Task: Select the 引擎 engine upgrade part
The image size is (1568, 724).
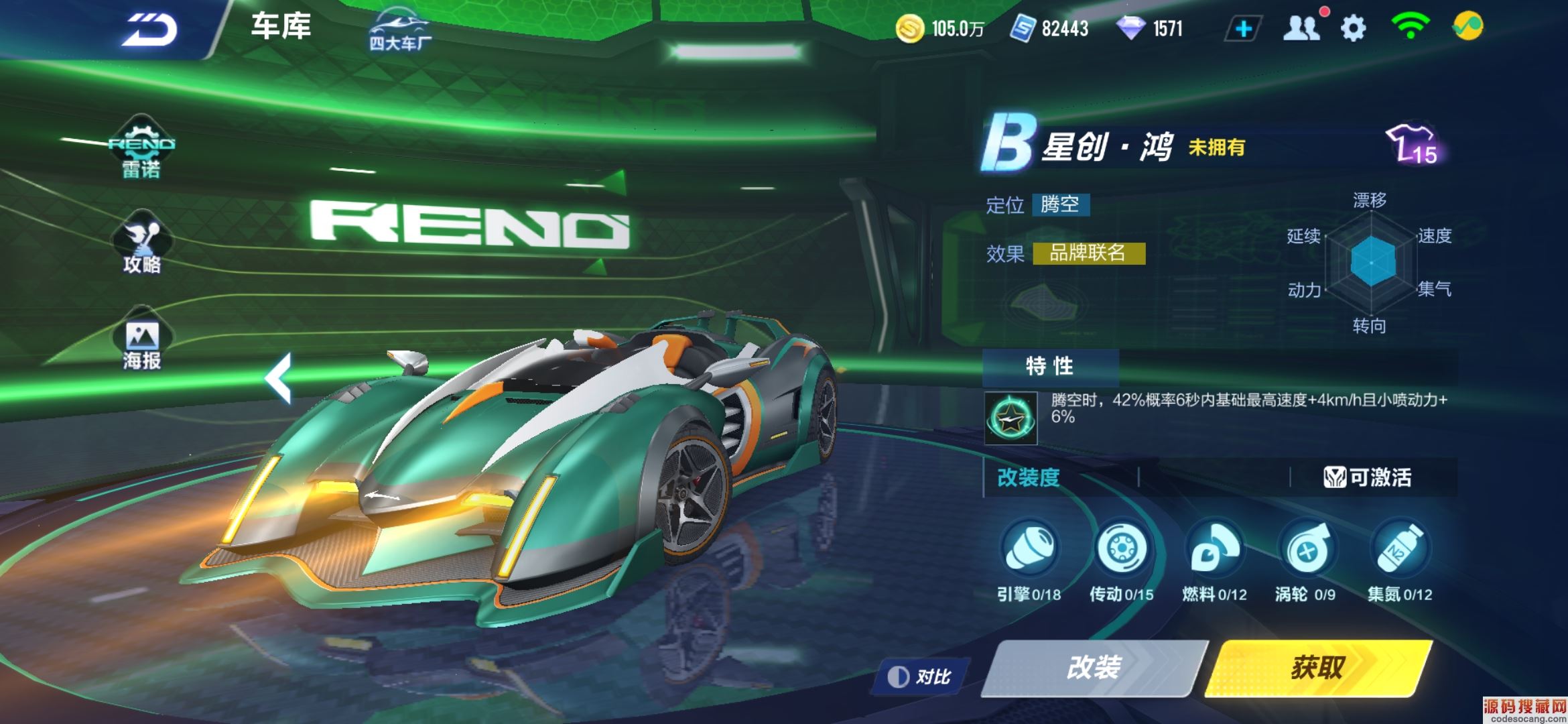Action: 1029,550
